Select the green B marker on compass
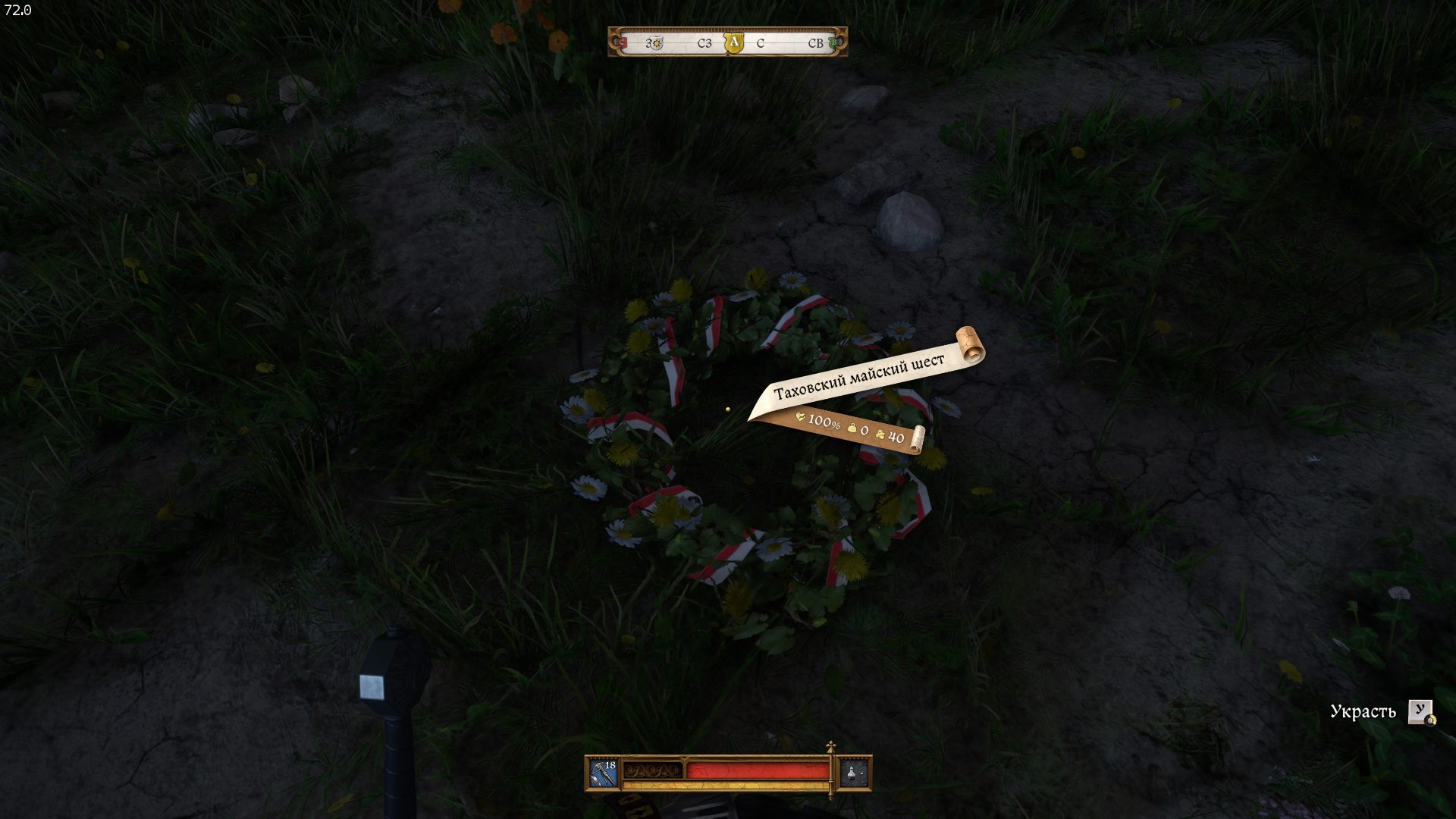Image resolution: width=1456 pixels, height=819 pixels. pyautogui.click(x=834, y=42)
